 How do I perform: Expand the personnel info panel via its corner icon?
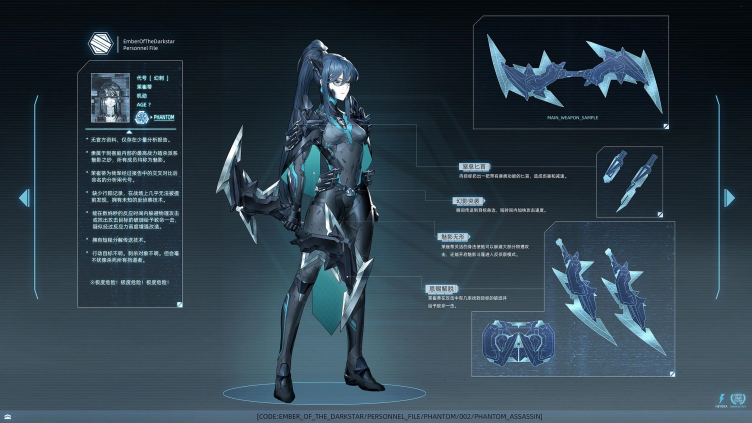pyautogui.click(x=176, y=302)
